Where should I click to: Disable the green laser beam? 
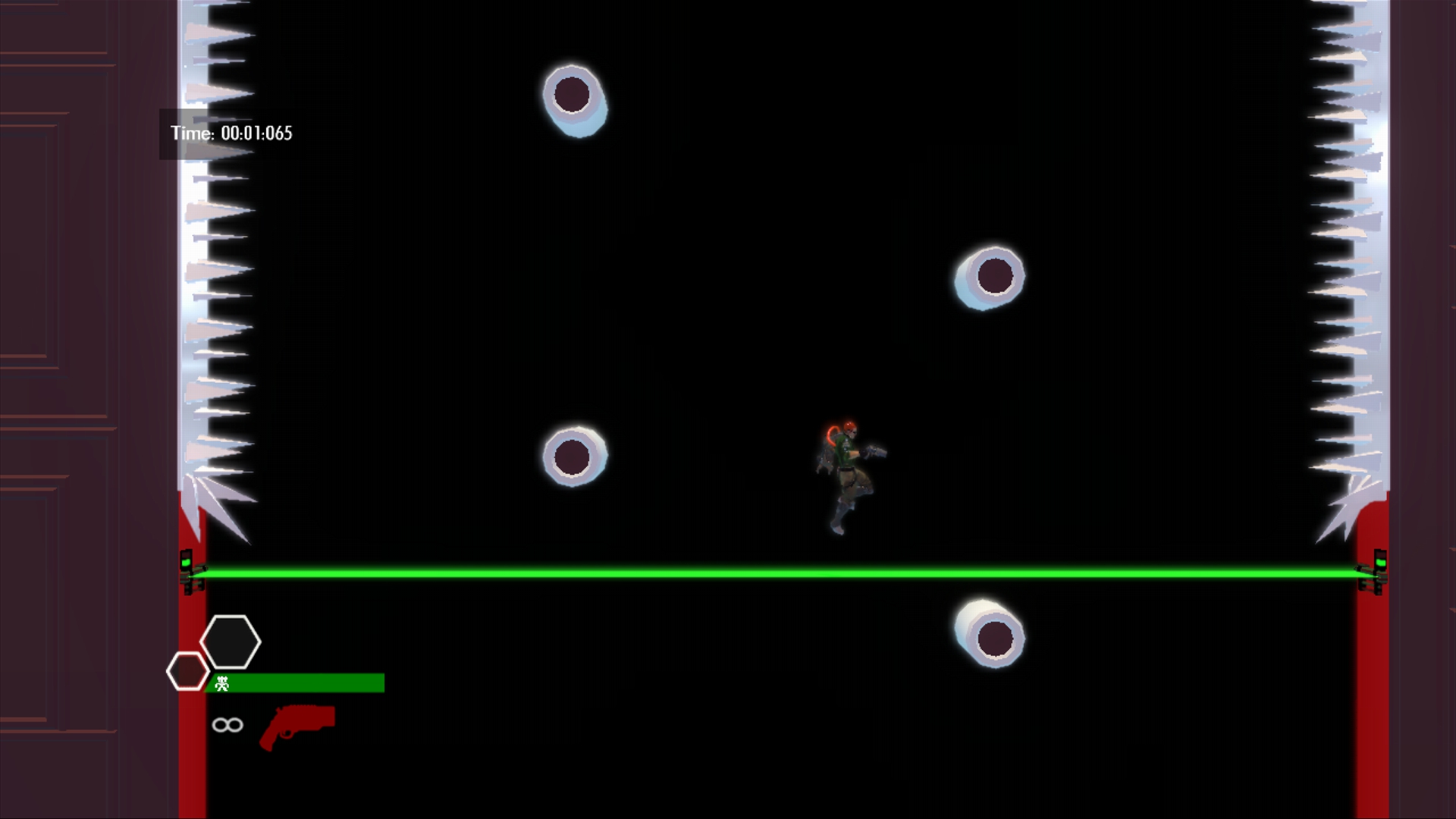[x=758, y=571]
